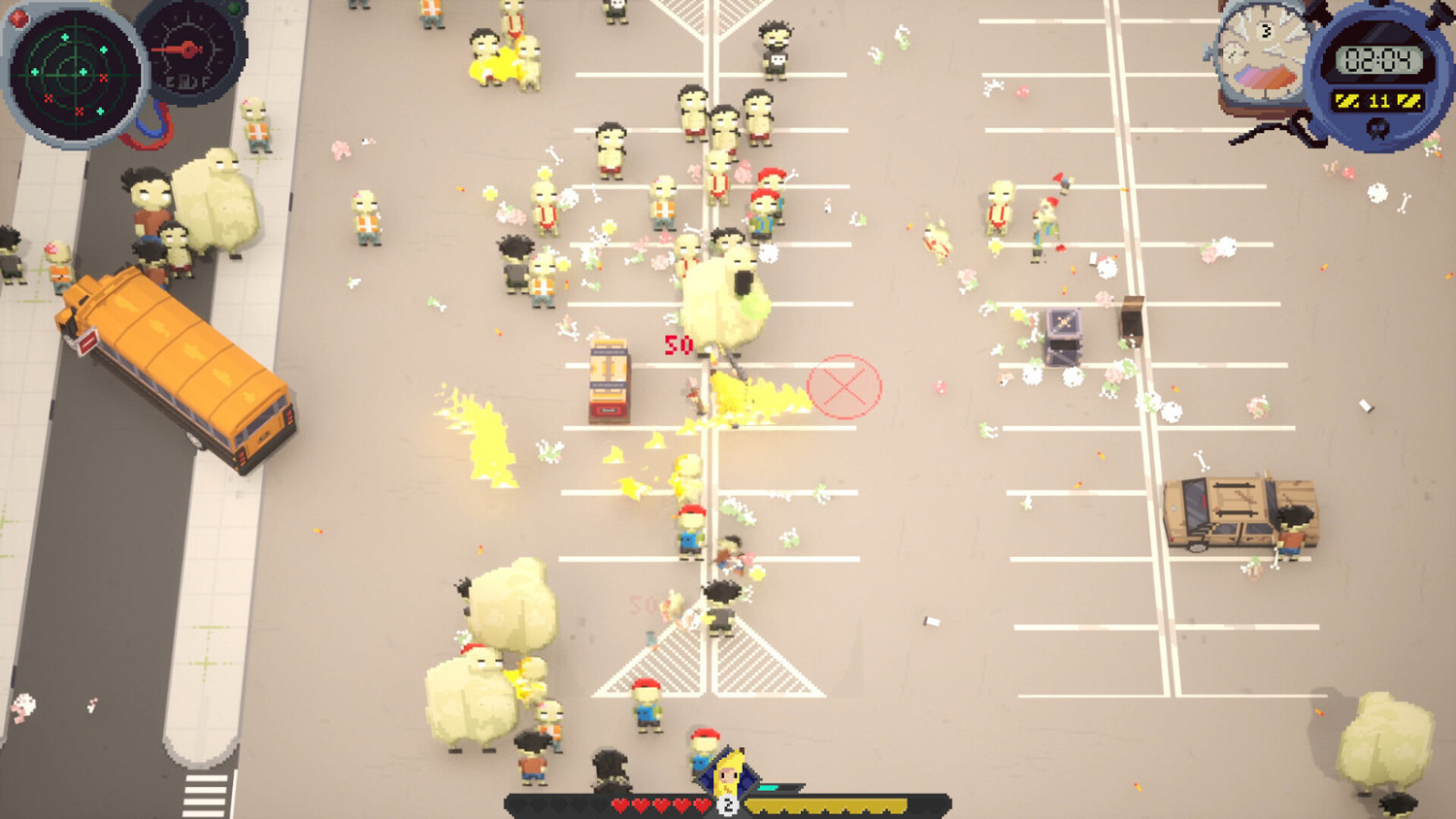Open the 02:04 timer readout
This screenshot has height=819, width=1456.
point(1379,59)
